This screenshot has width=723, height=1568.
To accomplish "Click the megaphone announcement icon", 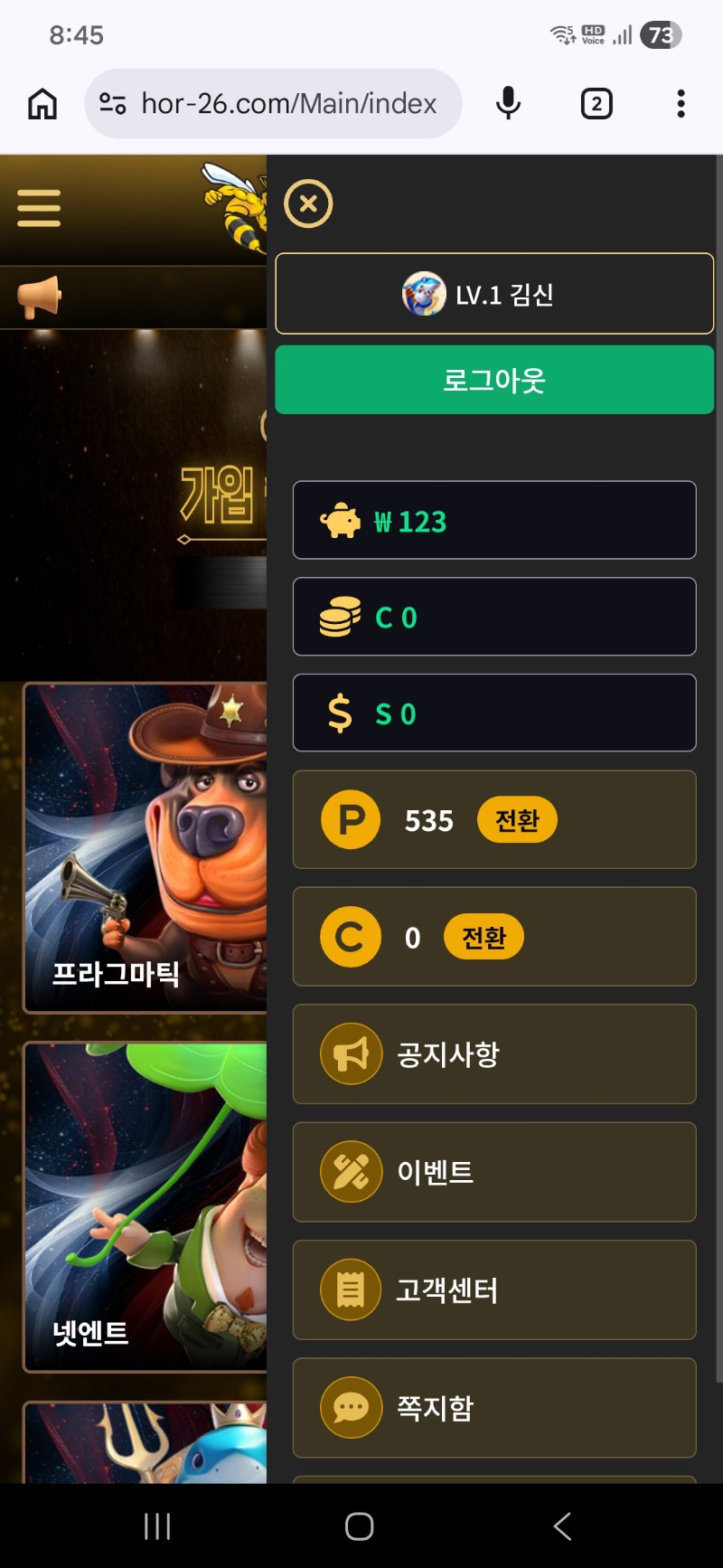I will [39, 297].
